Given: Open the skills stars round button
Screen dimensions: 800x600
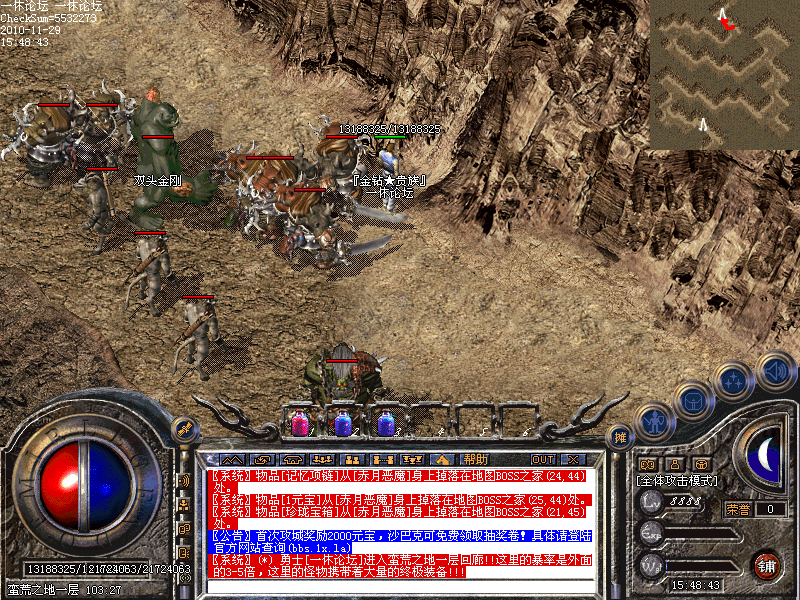Looking at the screenshot, I should pos(735,381).
